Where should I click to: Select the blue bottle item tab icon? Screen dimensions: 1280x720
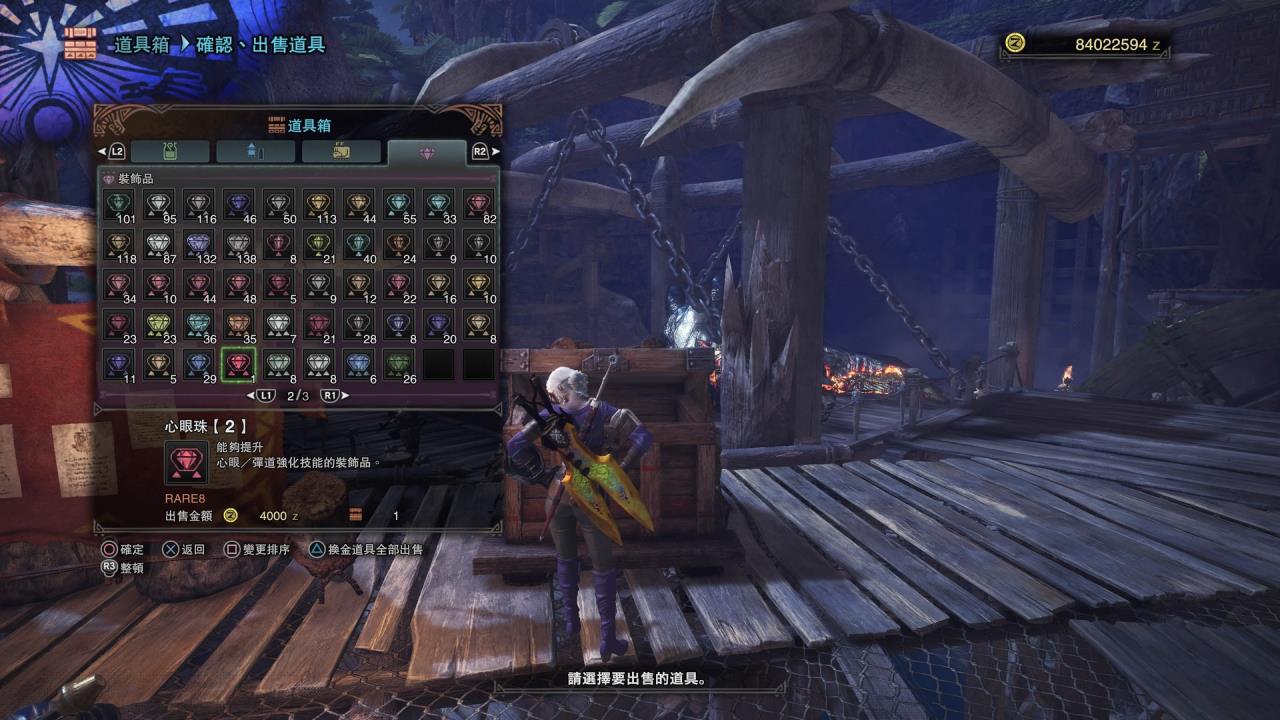tap(254, 151)
